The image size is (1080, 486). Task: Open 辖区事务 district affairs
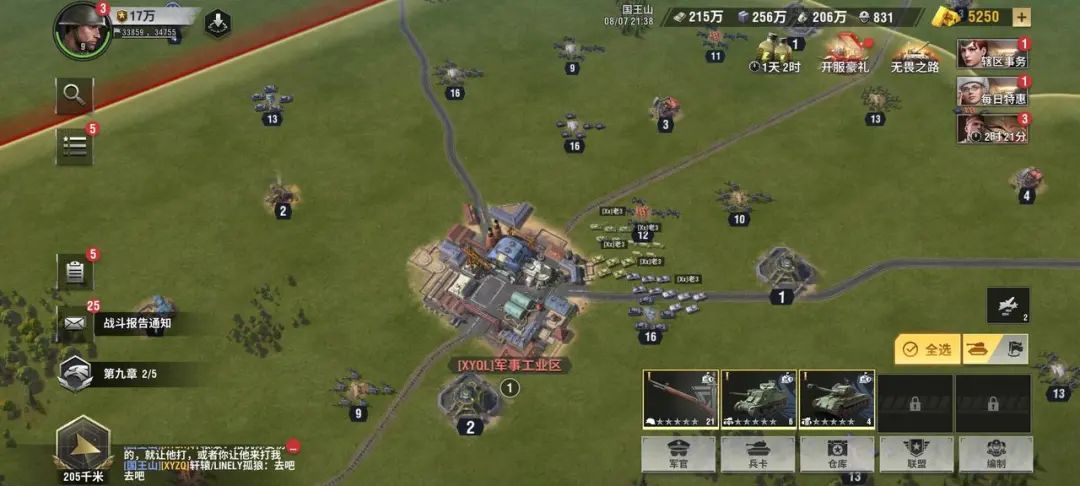pos(991,54)
